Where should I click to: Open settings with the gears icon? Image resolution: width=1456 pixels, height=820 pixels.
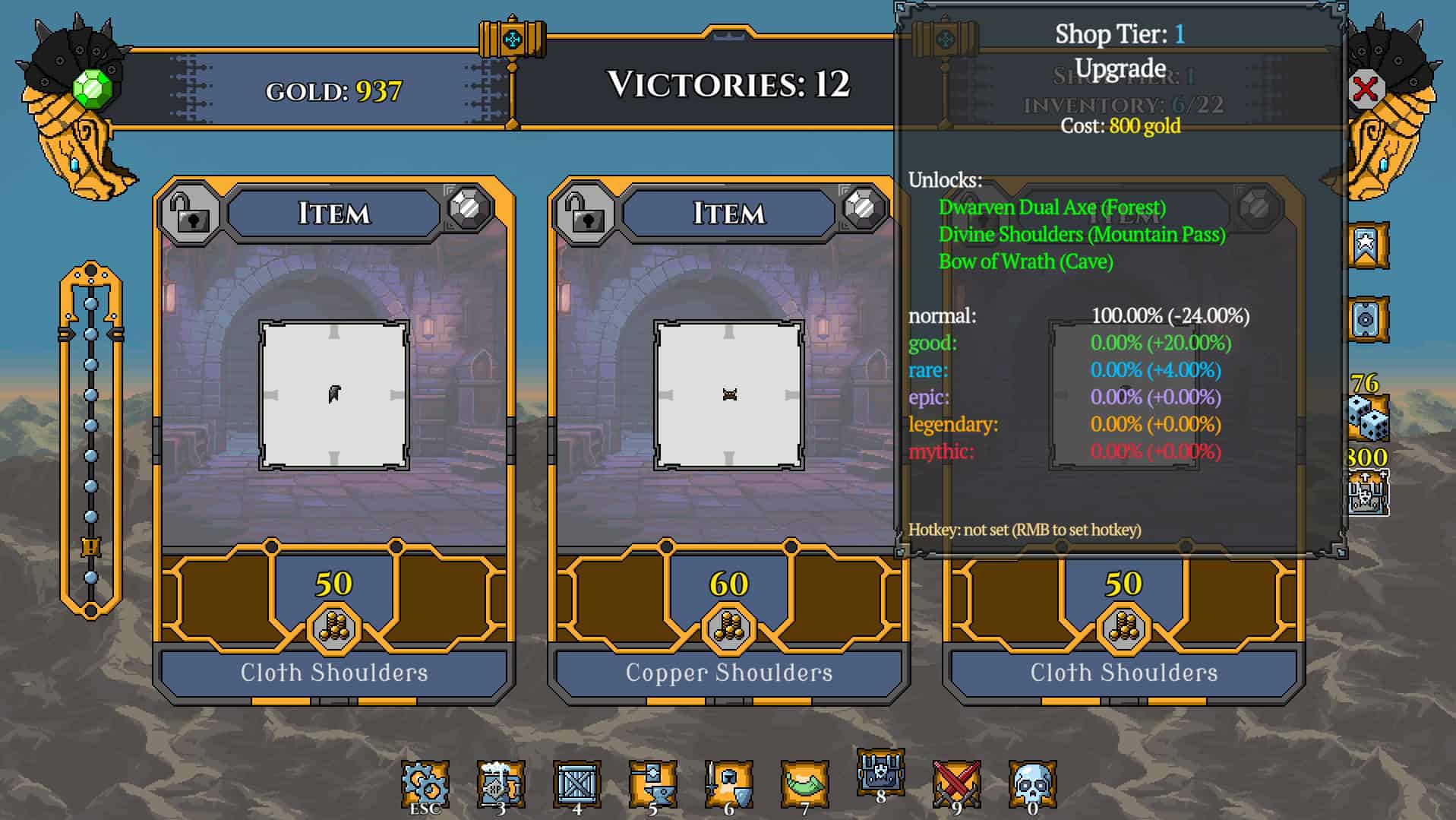[425, 783]
